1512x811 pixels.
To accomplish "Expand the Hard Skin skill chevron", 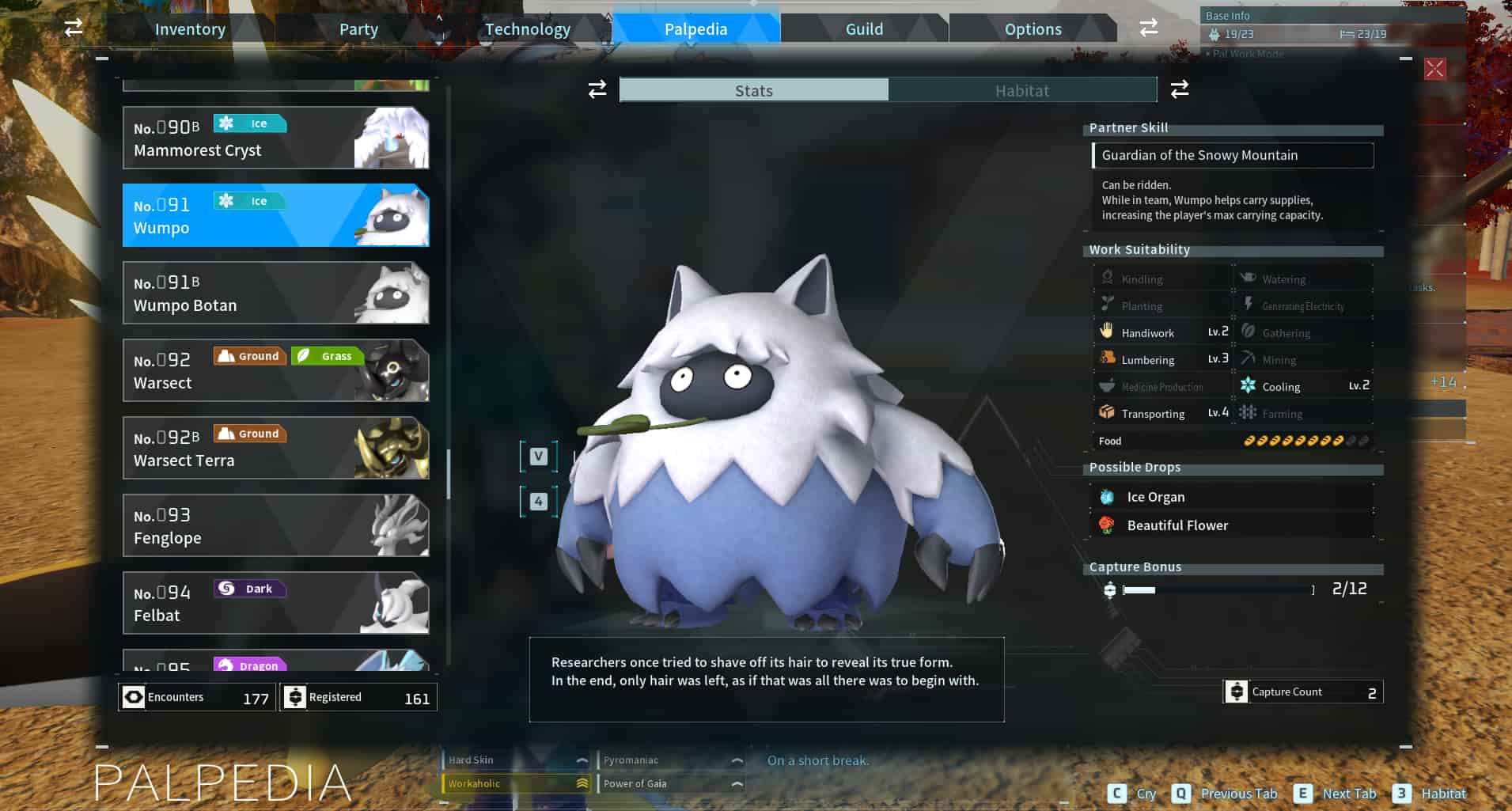I will (583, 760).
